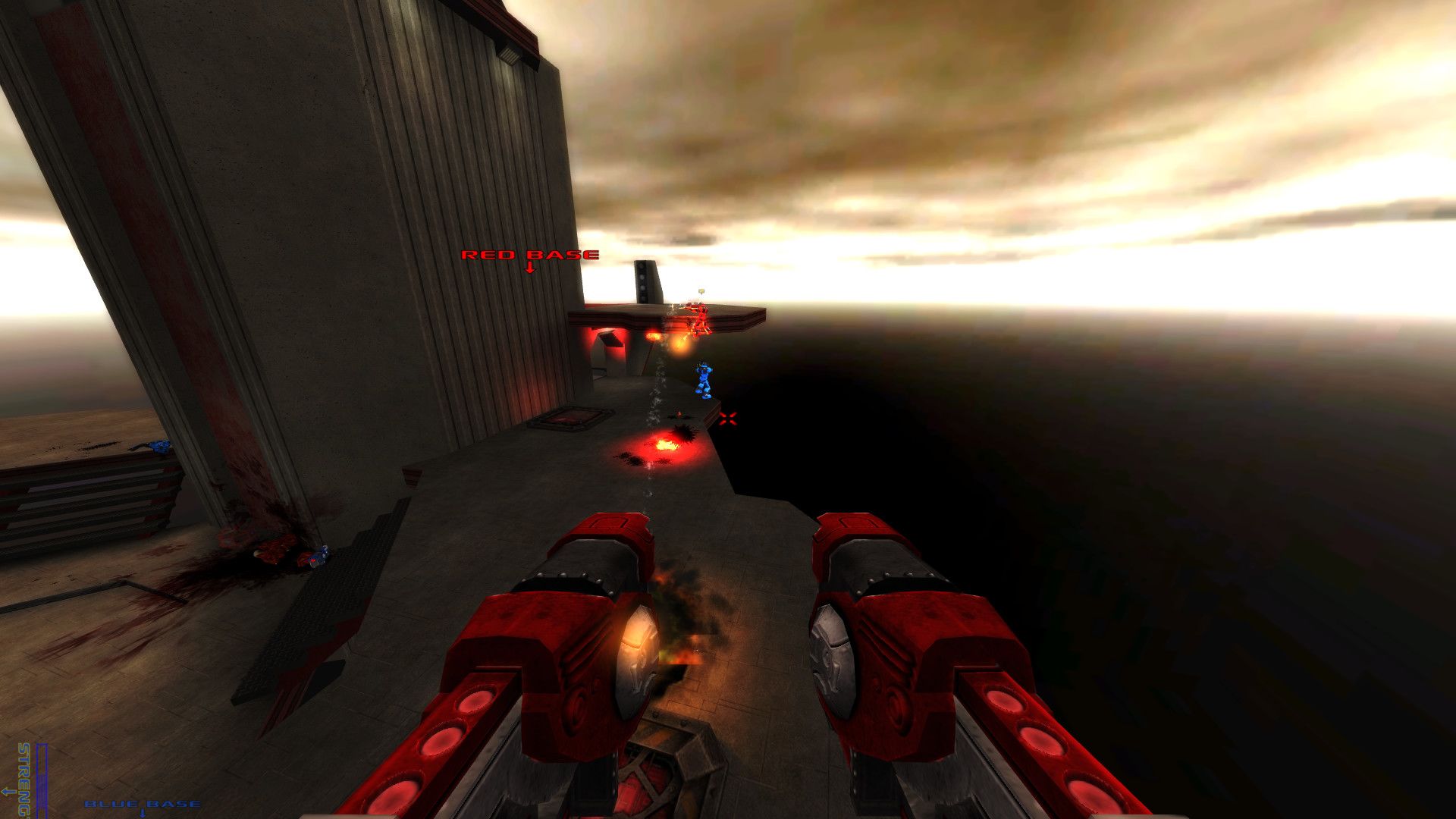This screenshot has width=1456, height=819.
Task: Click the RED BASE label
Action: click(x=529, y=256)
